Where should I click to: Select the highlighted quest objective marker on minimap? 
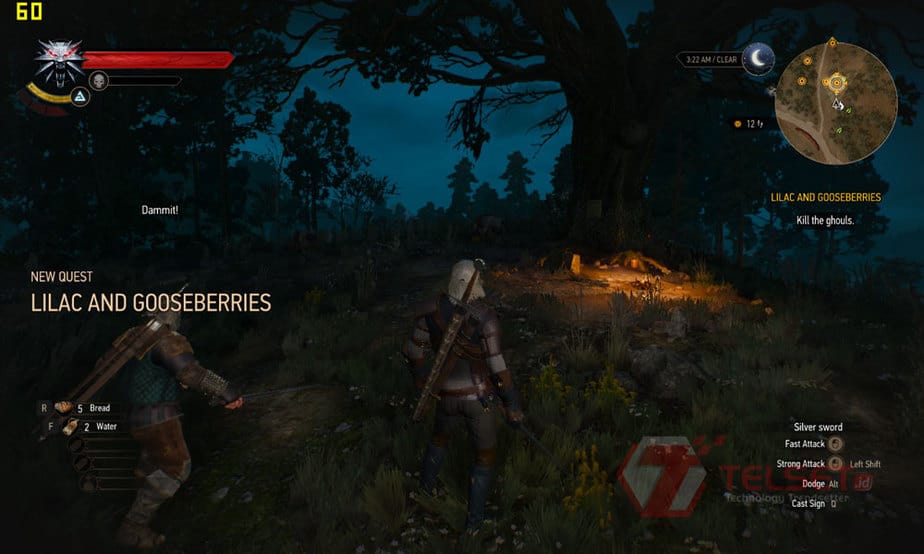[x=835, y=82]
